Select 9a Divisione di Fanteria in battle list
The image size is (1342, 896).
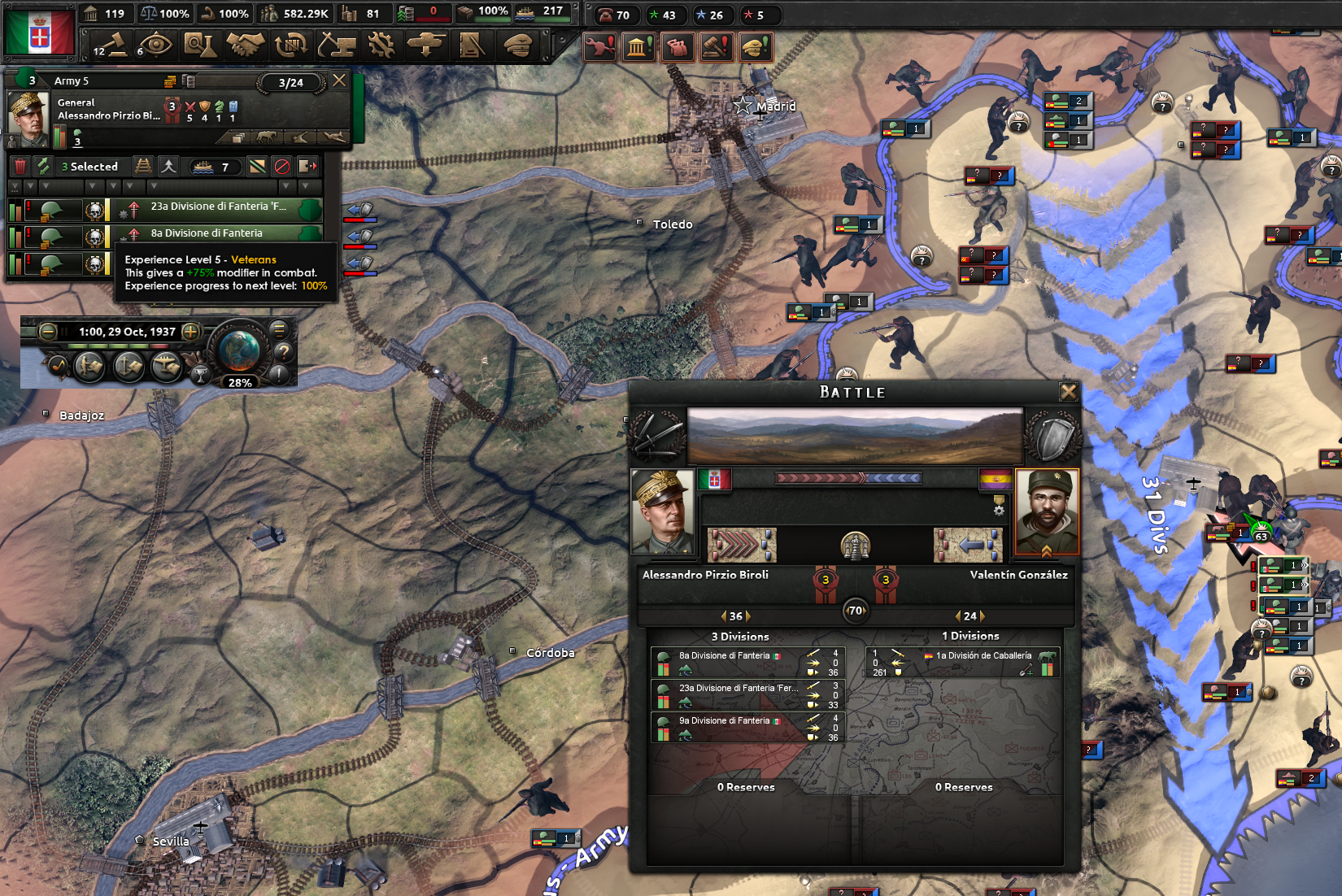[724, 721]
